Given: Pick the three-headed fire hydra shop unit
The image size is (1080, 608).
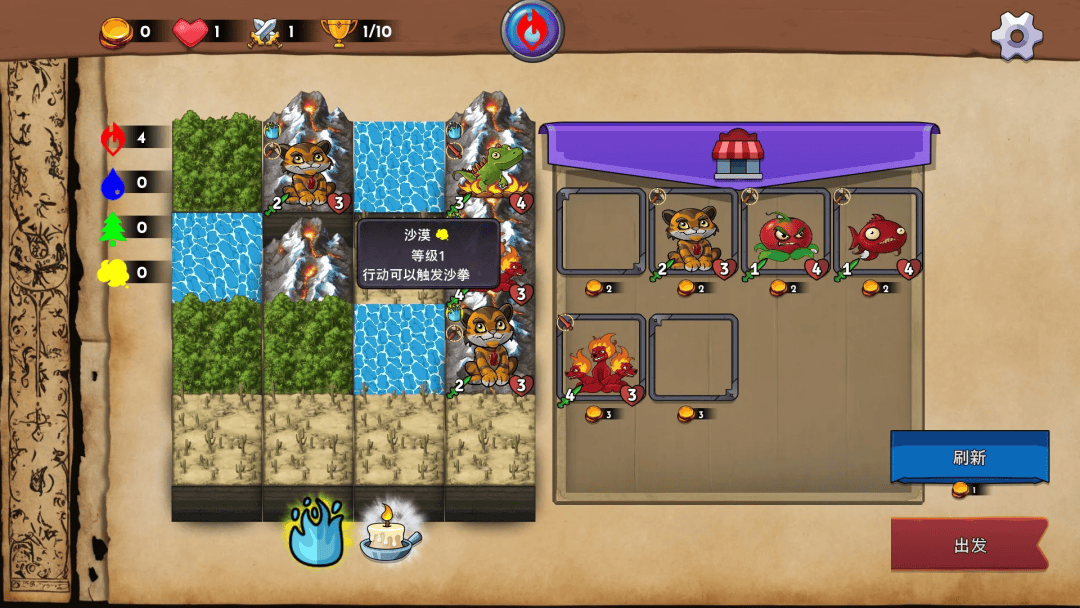Looking at the screenshot, I should [601, 359].
